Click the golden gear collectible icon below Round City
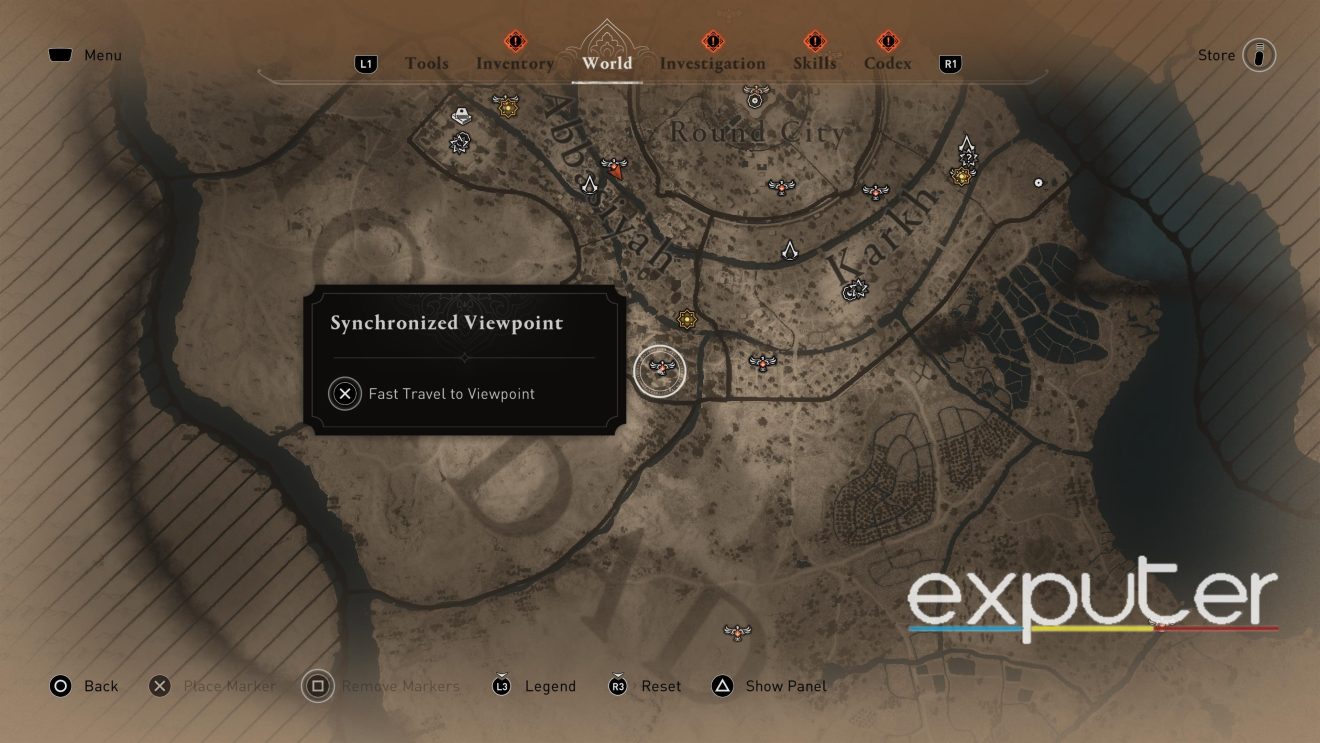The image size is (1320, 743). [687, 320]
